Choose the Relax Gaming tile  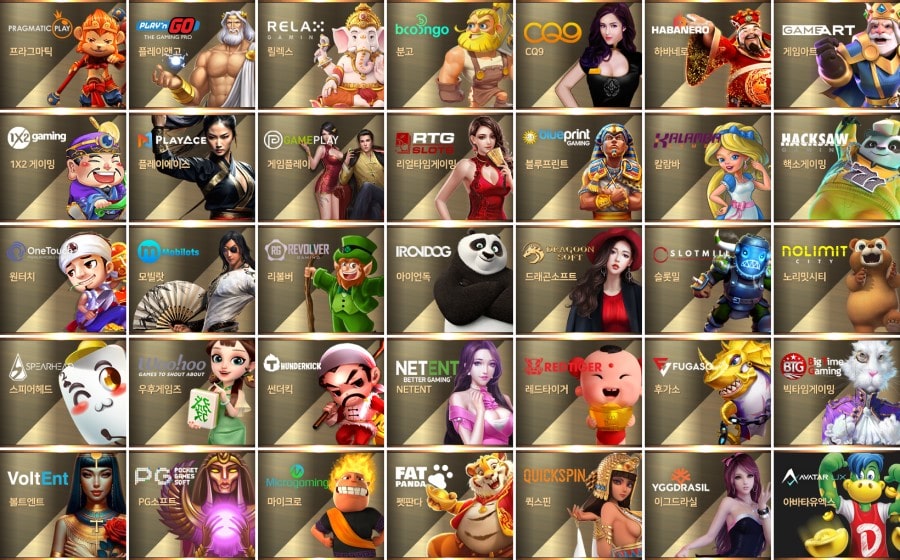click(x=321, y=55)
